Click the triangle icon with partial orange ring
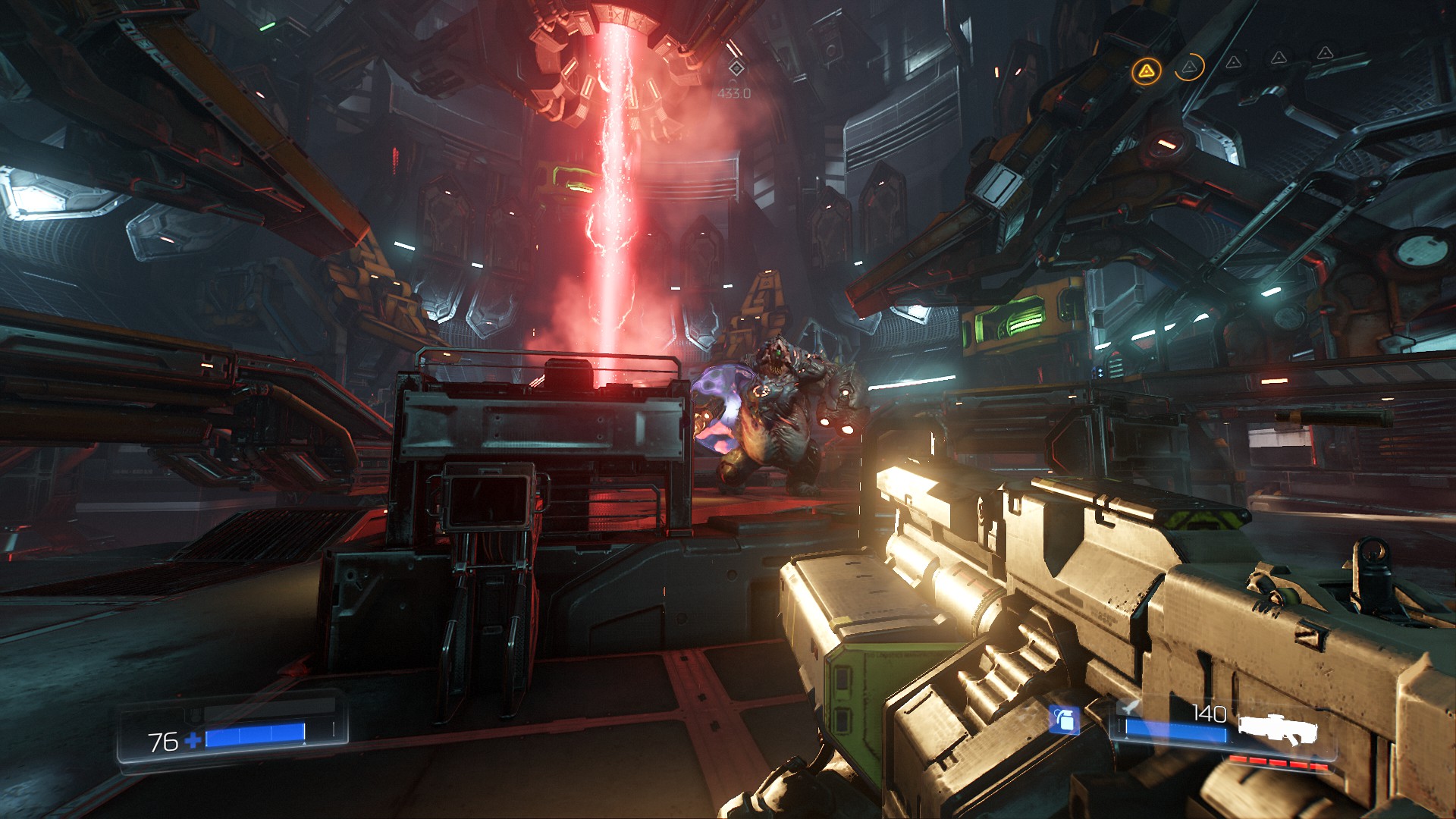Screen dimensions: 1456x819 1189,67
